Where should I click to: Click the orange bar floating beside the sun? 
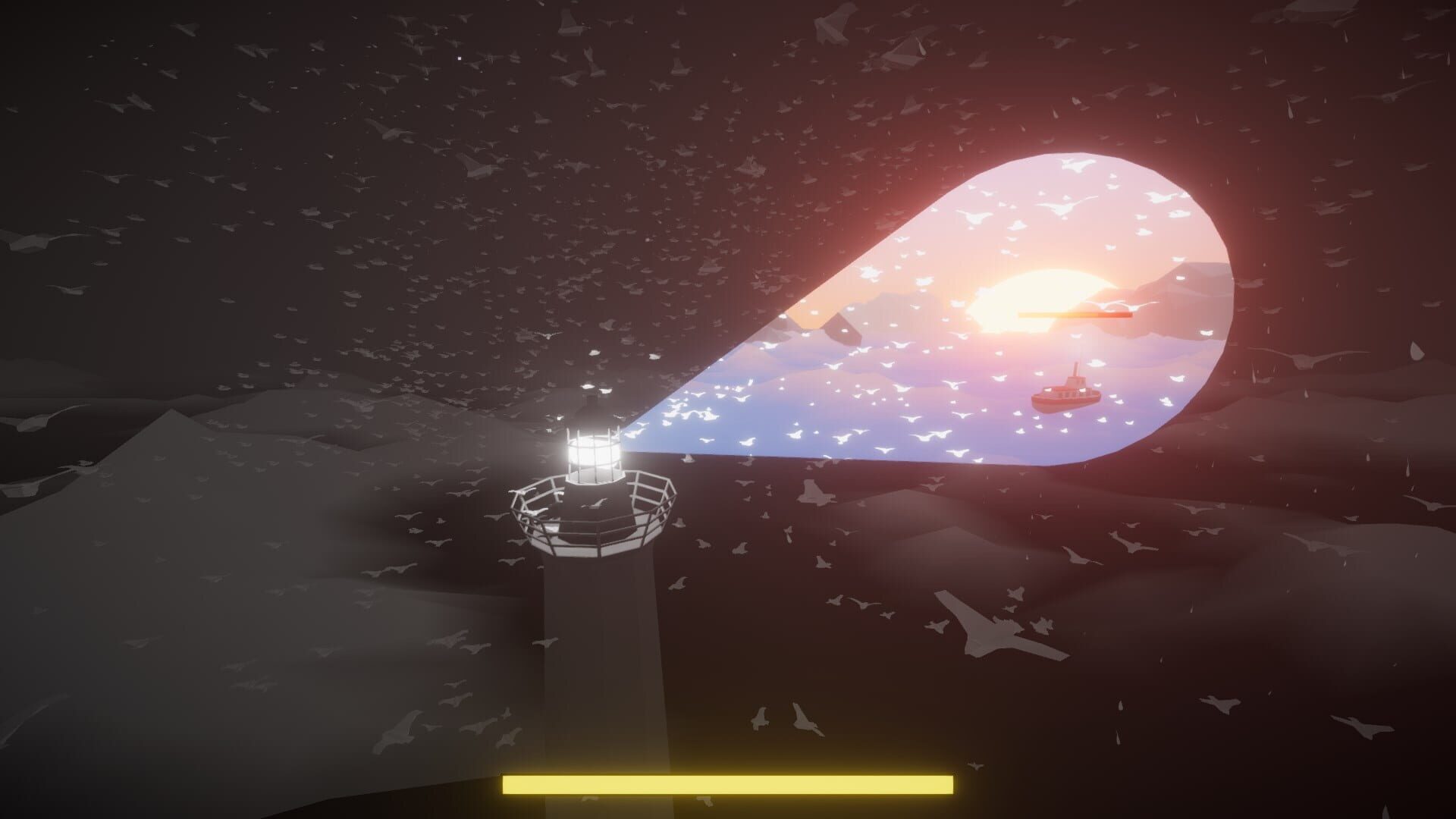(1077, 316)
